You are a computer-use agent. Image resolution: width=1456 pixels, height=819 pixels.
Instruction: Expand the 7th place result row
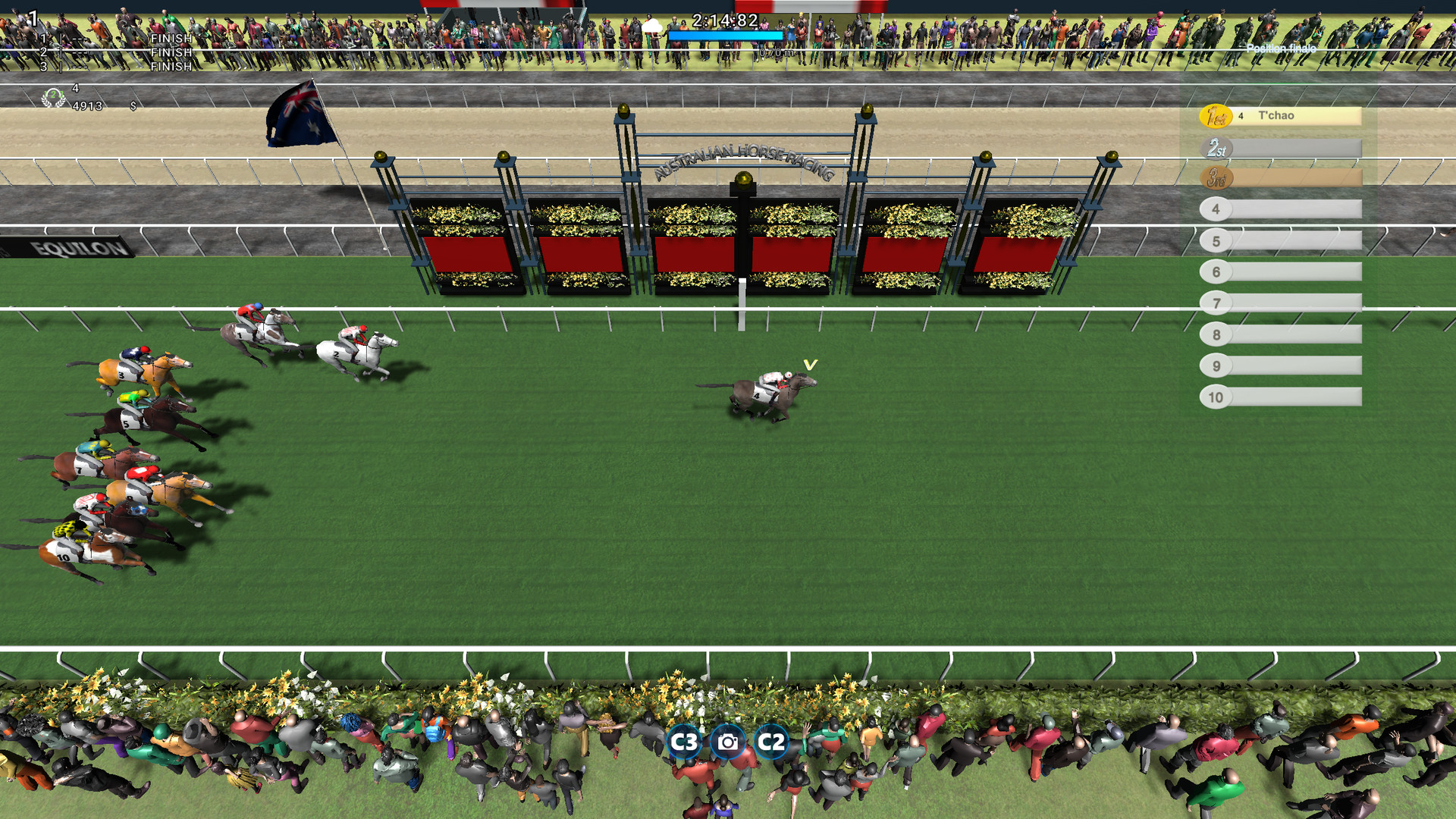coord(1282,303)
